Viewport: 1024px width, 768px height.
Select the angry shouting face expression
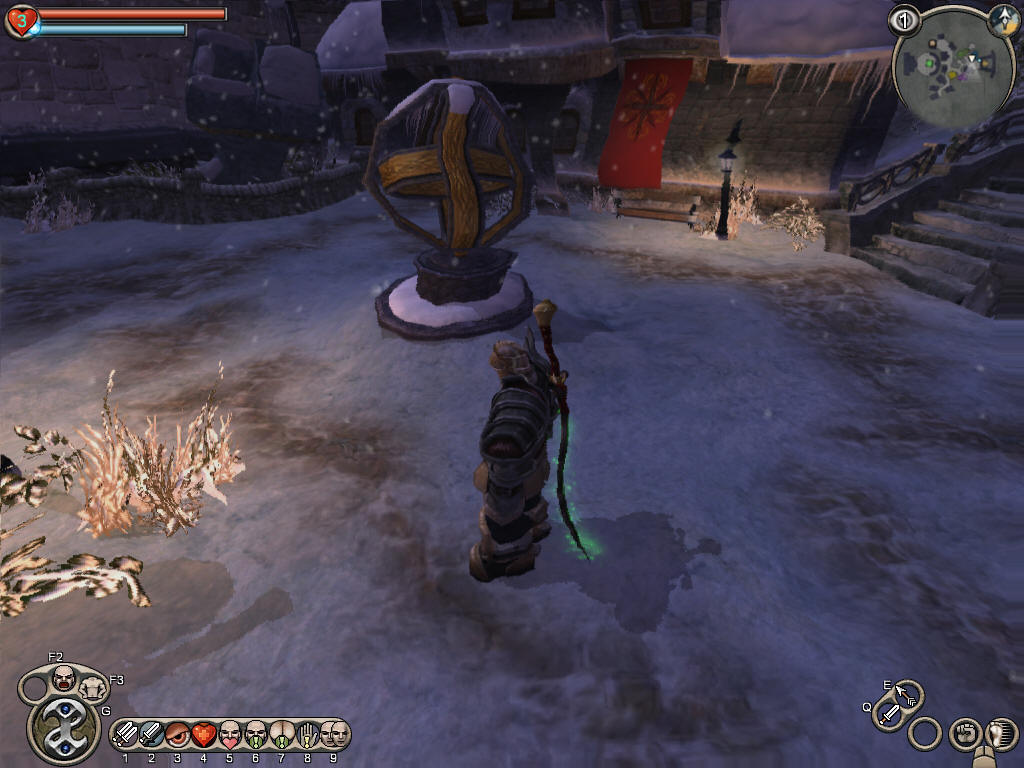64,679
